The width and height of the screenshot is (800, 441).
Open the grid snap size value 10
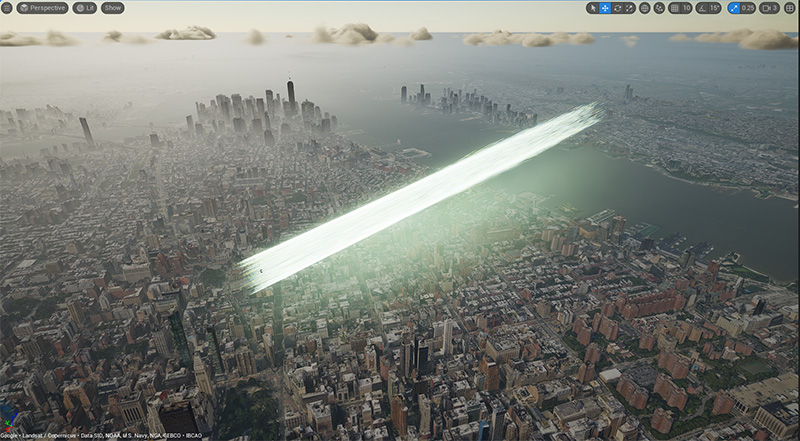coord(686,8)
